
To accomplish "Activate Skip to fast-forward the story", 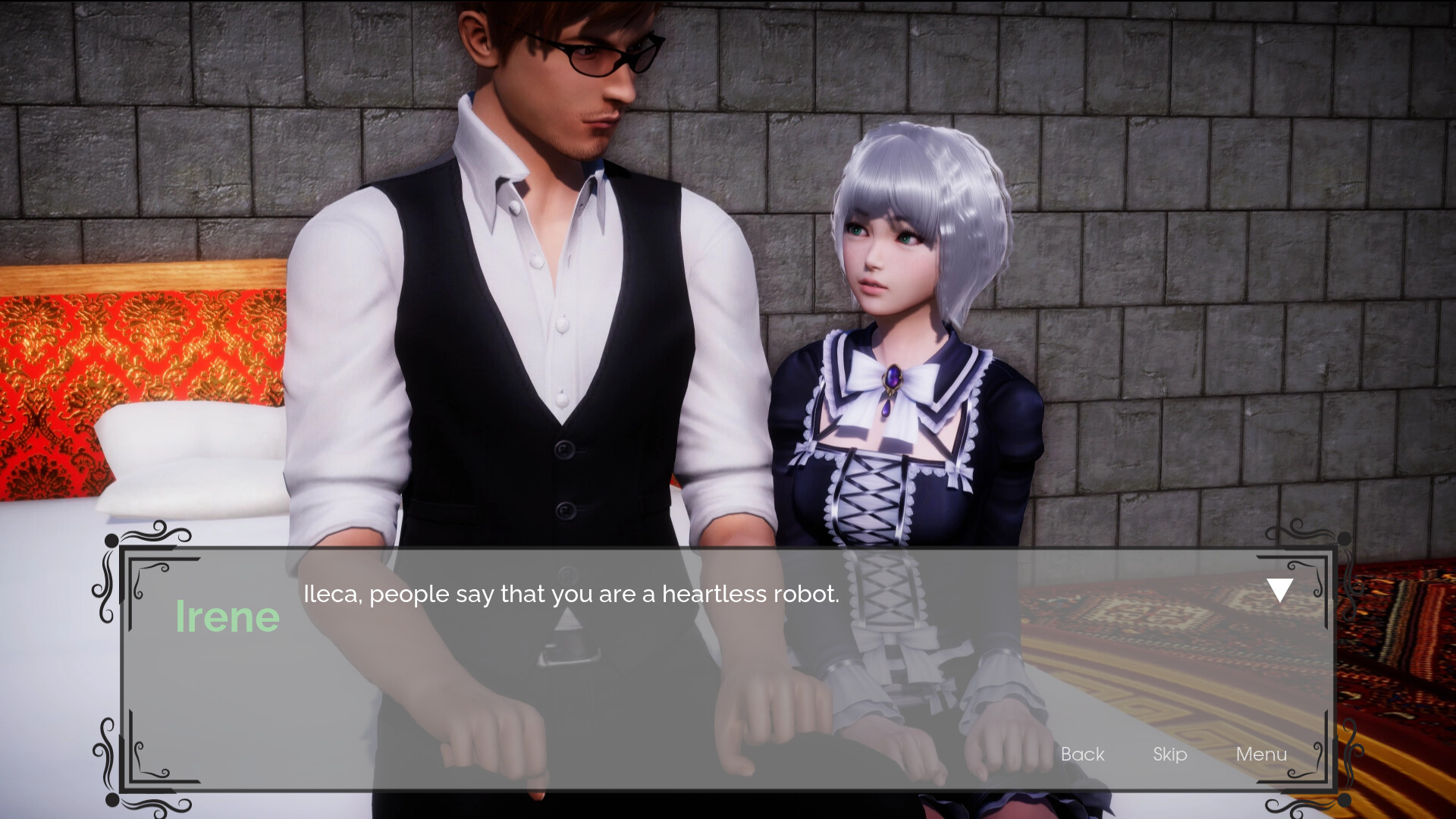I will point(1169,755).
